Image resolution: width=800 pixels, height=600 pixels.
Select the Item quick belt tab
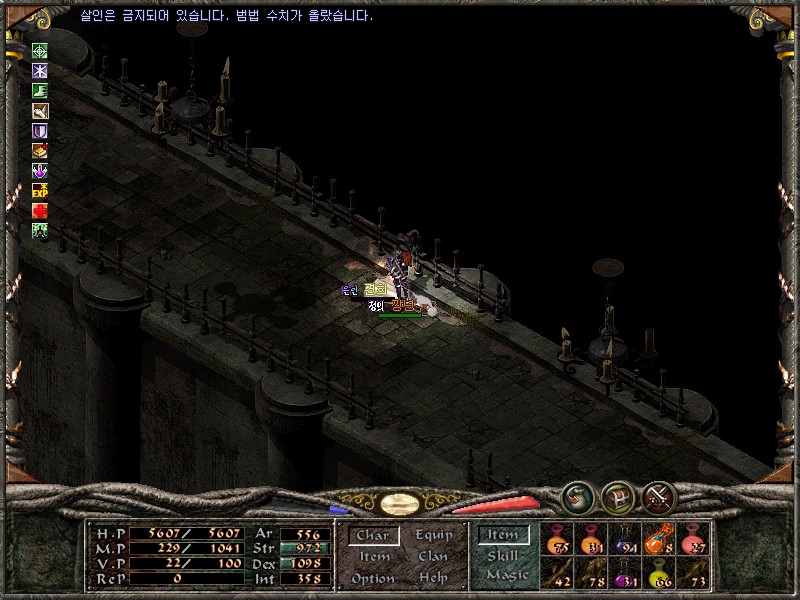(503, 535)
